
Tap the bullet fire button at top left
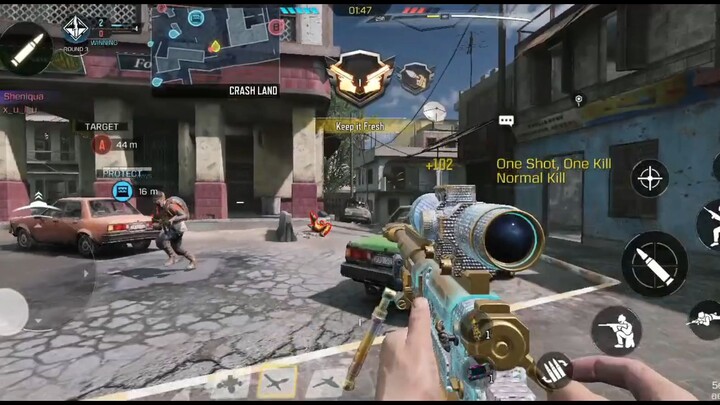pyautogui.click(x=25, y=45)
